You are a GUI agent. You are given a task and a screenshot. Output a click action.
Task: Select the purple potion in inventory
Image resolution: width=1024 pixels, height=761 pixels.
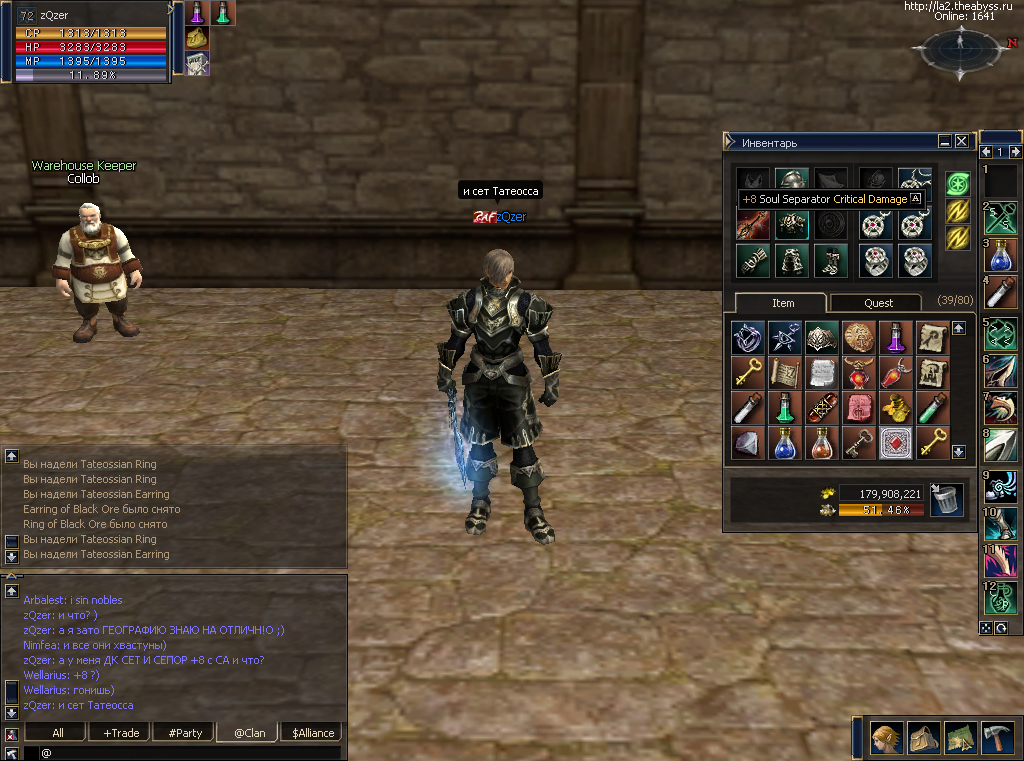pos(894,337)
